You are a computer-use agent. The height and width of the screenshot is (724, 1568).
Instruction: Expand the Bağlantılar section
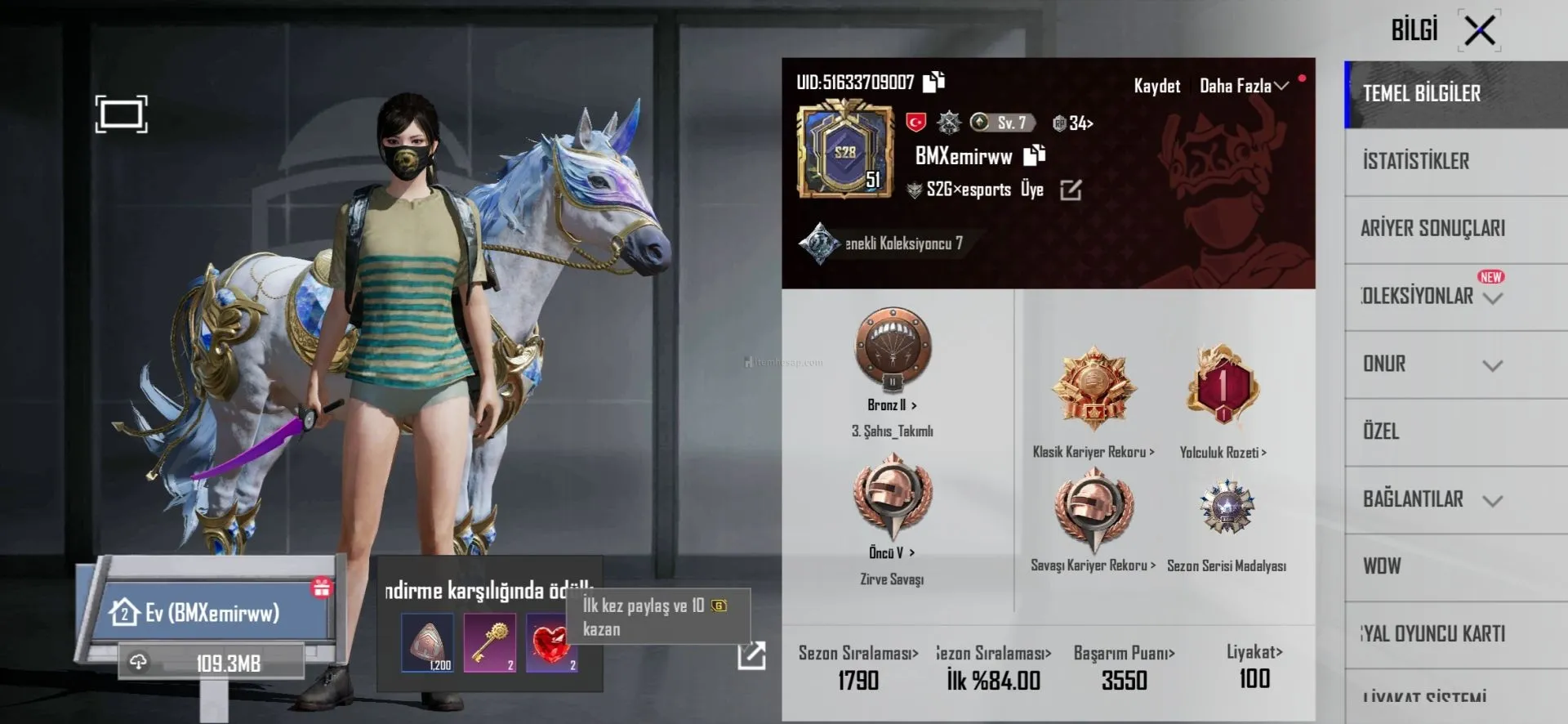pyautogui.click(x=1492, y=500)
